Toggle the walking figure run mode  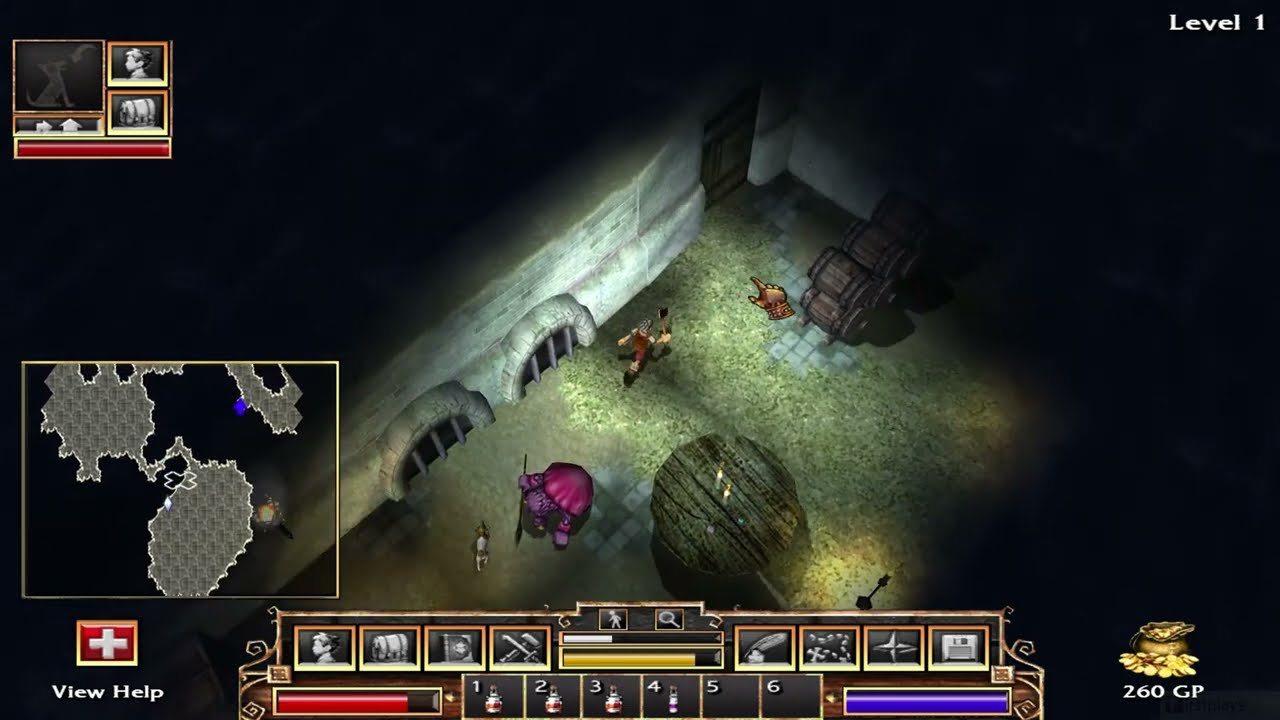pos(612,620)
